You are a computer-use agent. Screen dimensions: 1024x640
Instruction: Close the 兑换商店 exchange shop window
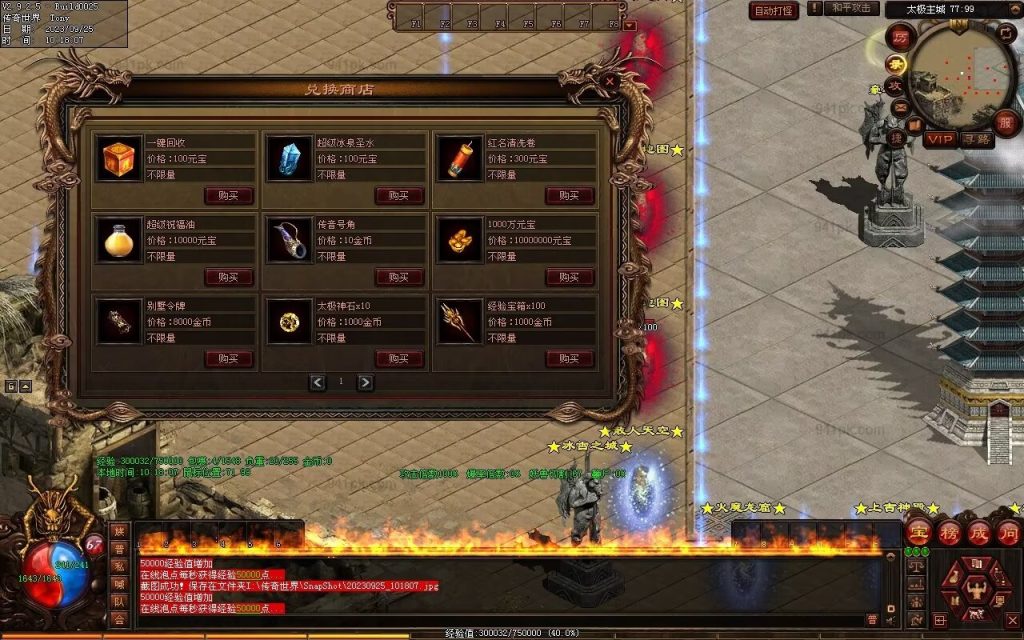pyautogui.click(x=610, y=82)
